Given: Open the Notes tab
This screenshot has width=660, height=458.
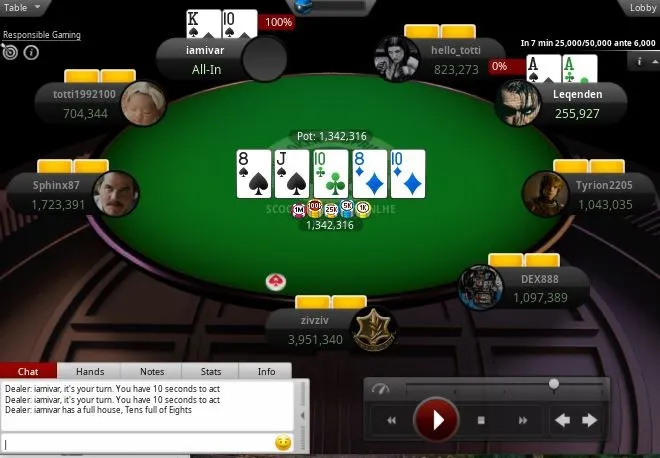Looking at the screenshot, I should [152, 371].
